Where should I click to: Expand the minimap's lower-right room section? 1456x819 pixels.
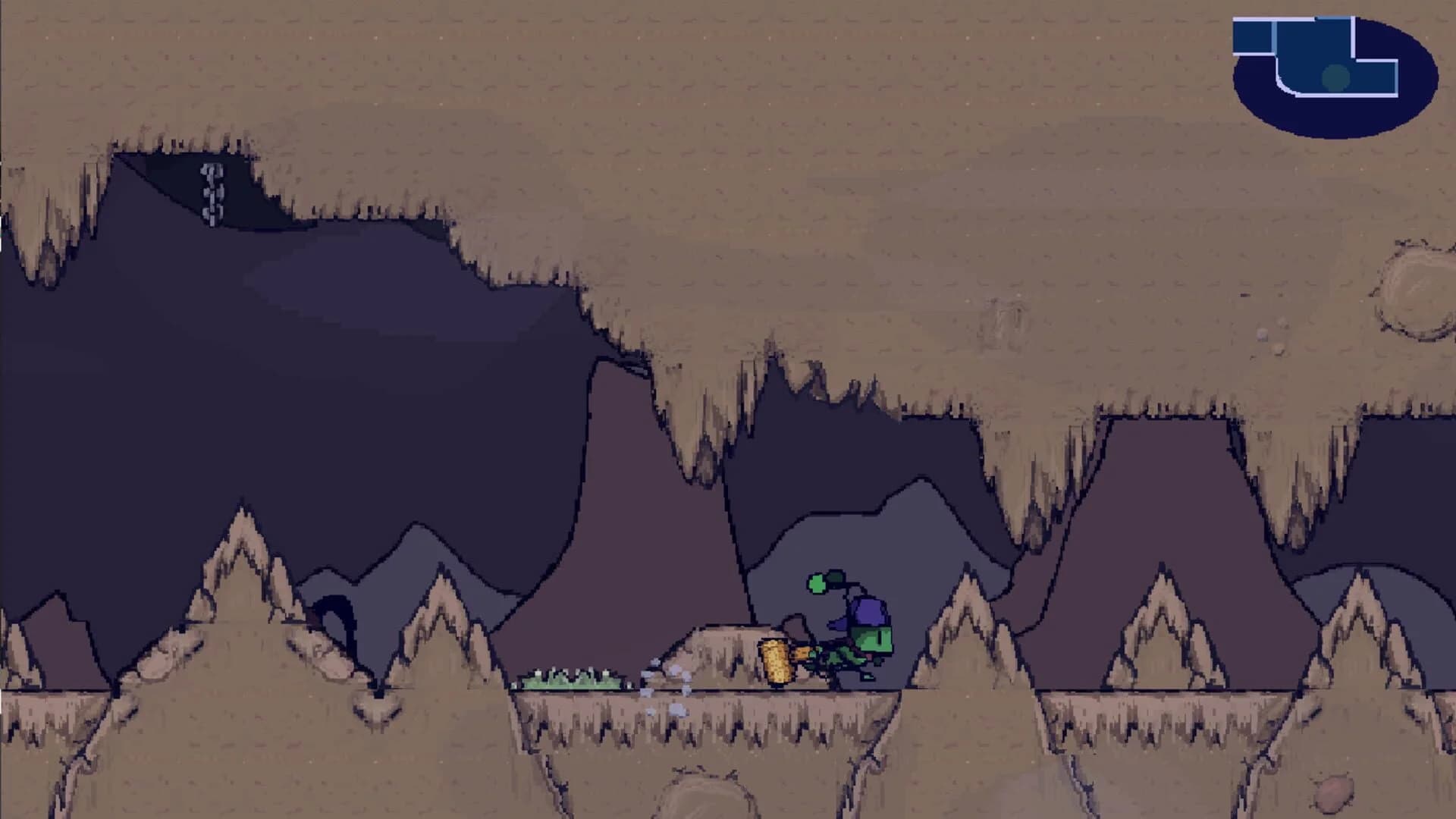pos(1376,77)
